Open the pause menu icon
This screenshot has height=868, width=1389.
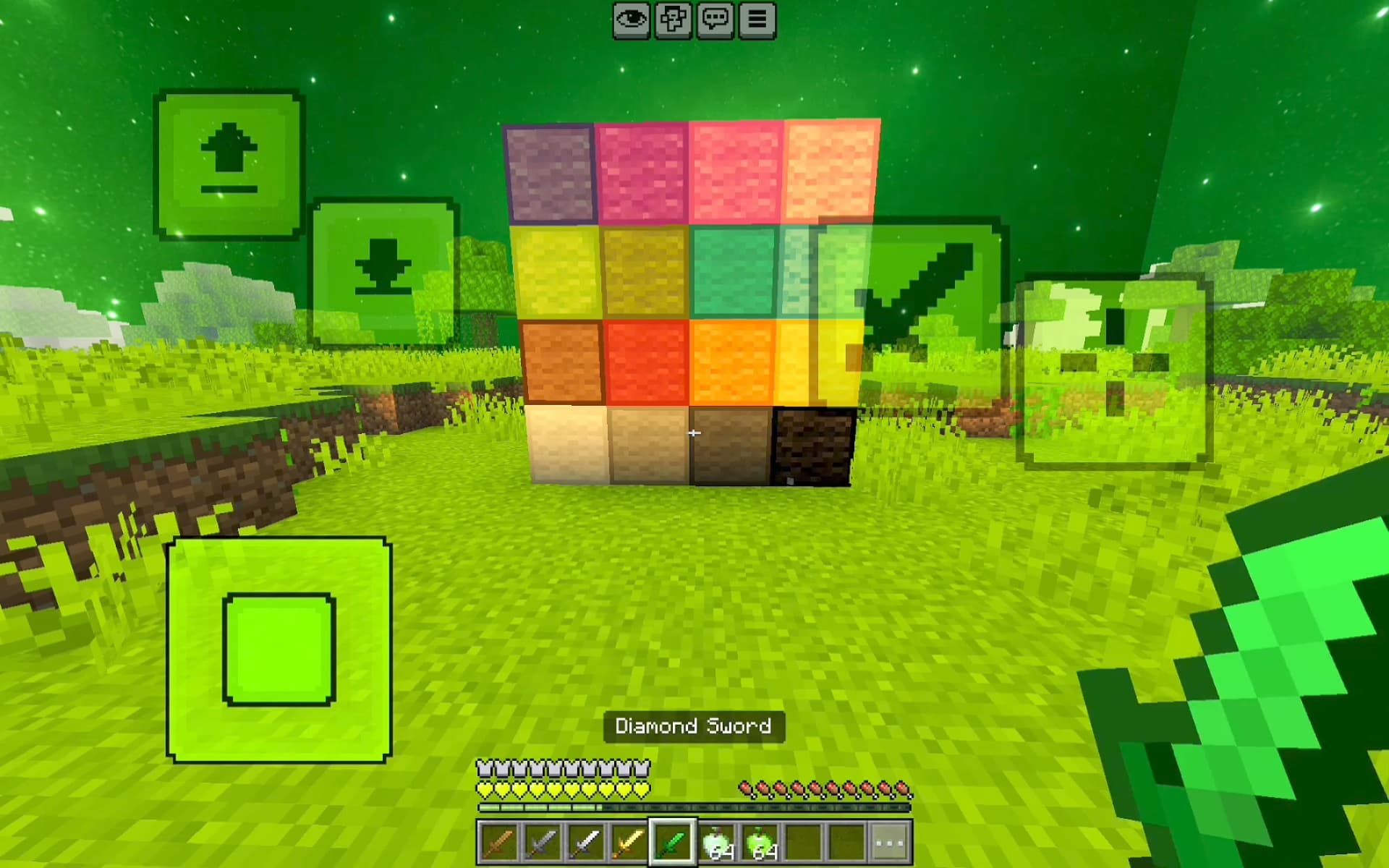point(757,20)
